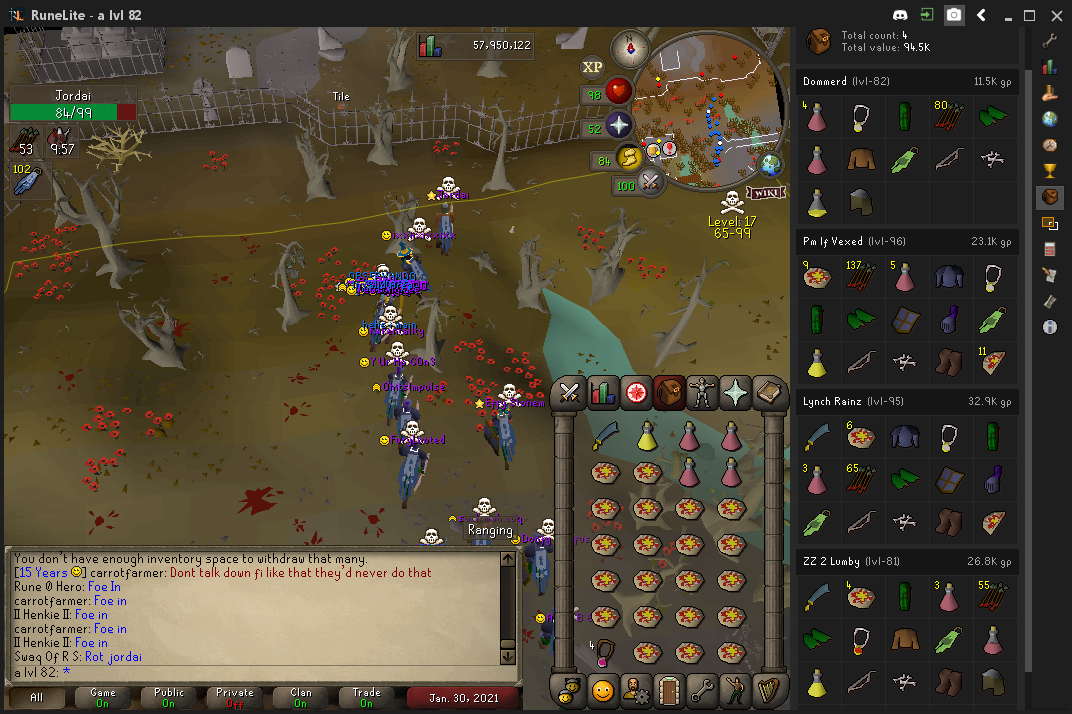Viewport: 1072px width, 714px height.
Task: Switch to the Skills tab
Action: [x=602, y=393]
